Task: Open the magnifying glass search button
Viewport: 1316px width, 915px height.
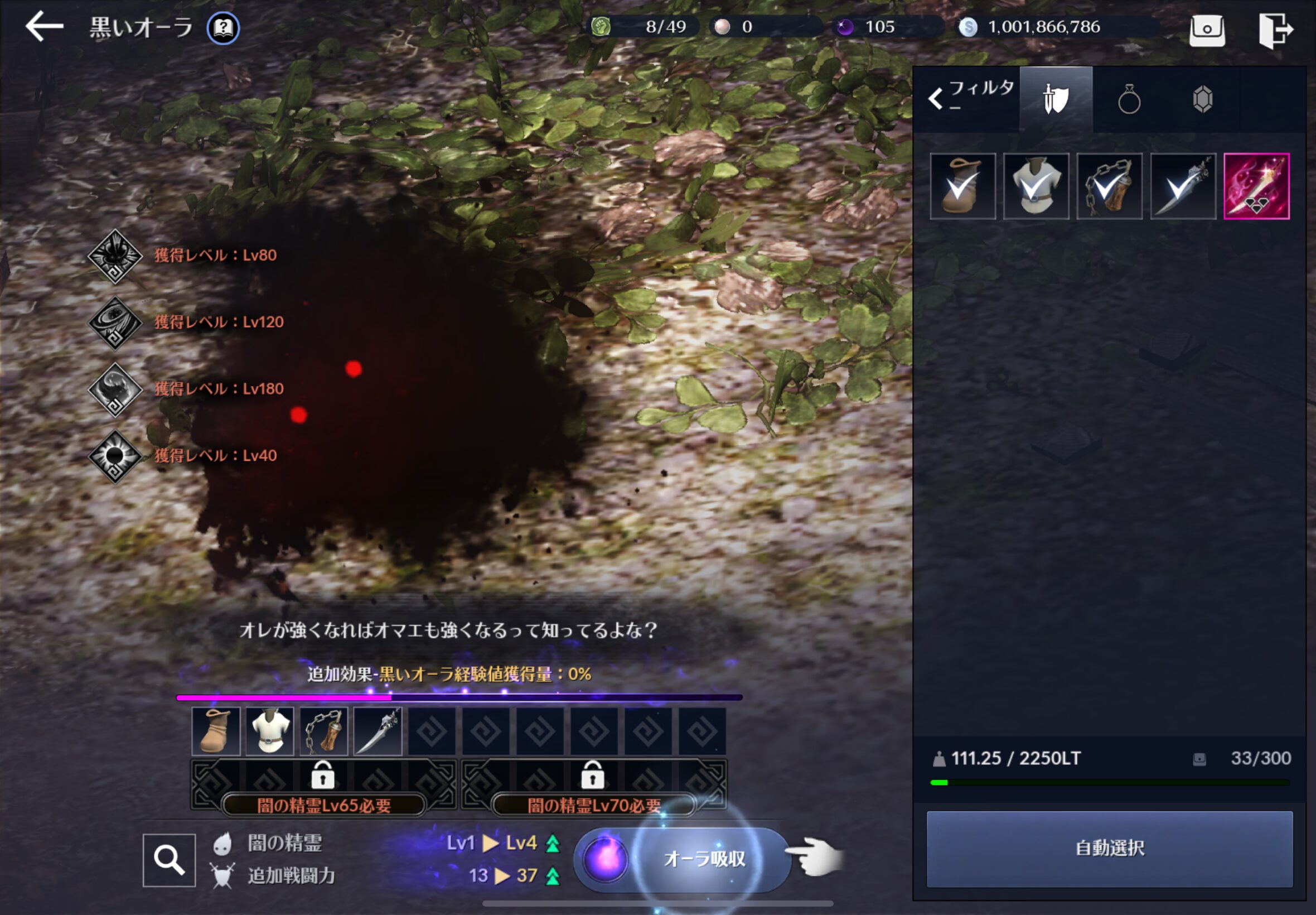Action: pyautogui.click(x=169, y=860)
